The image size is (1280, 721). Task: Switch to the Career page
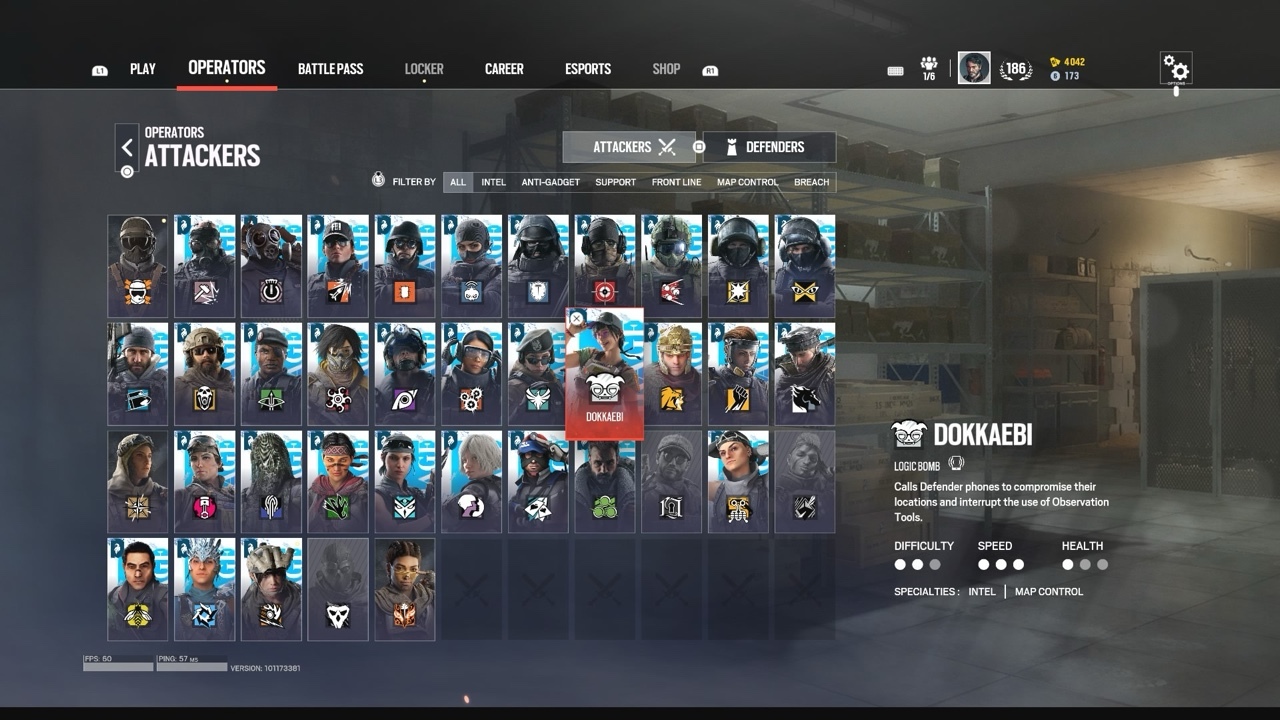504,69
